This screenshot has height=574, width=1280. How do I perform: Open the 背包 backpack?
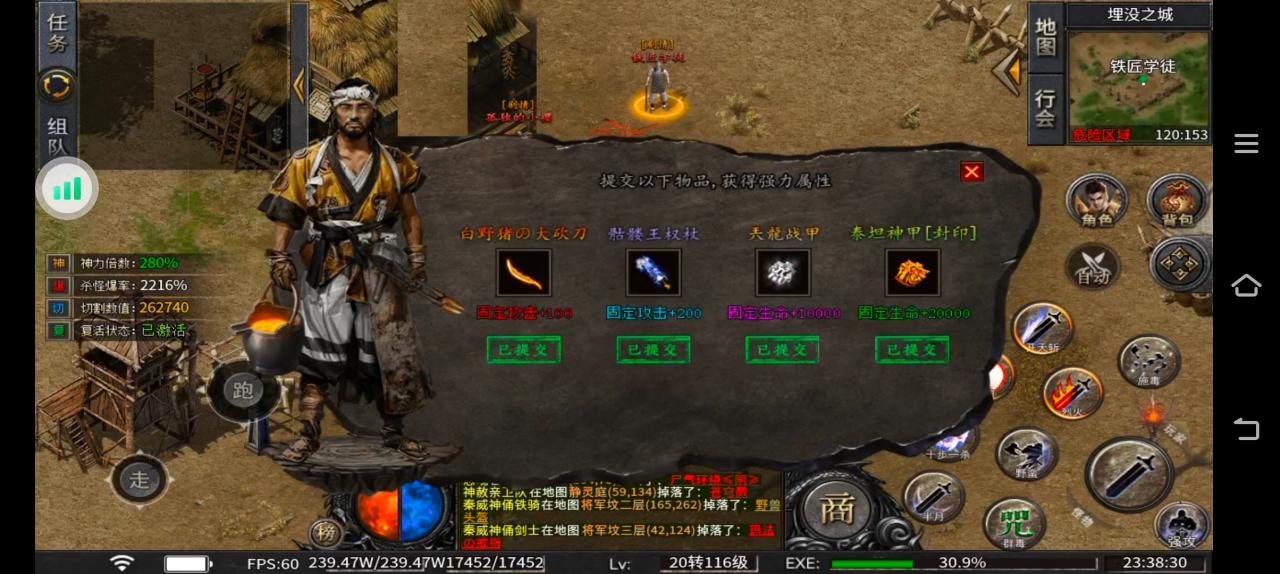click(1177, 202)
